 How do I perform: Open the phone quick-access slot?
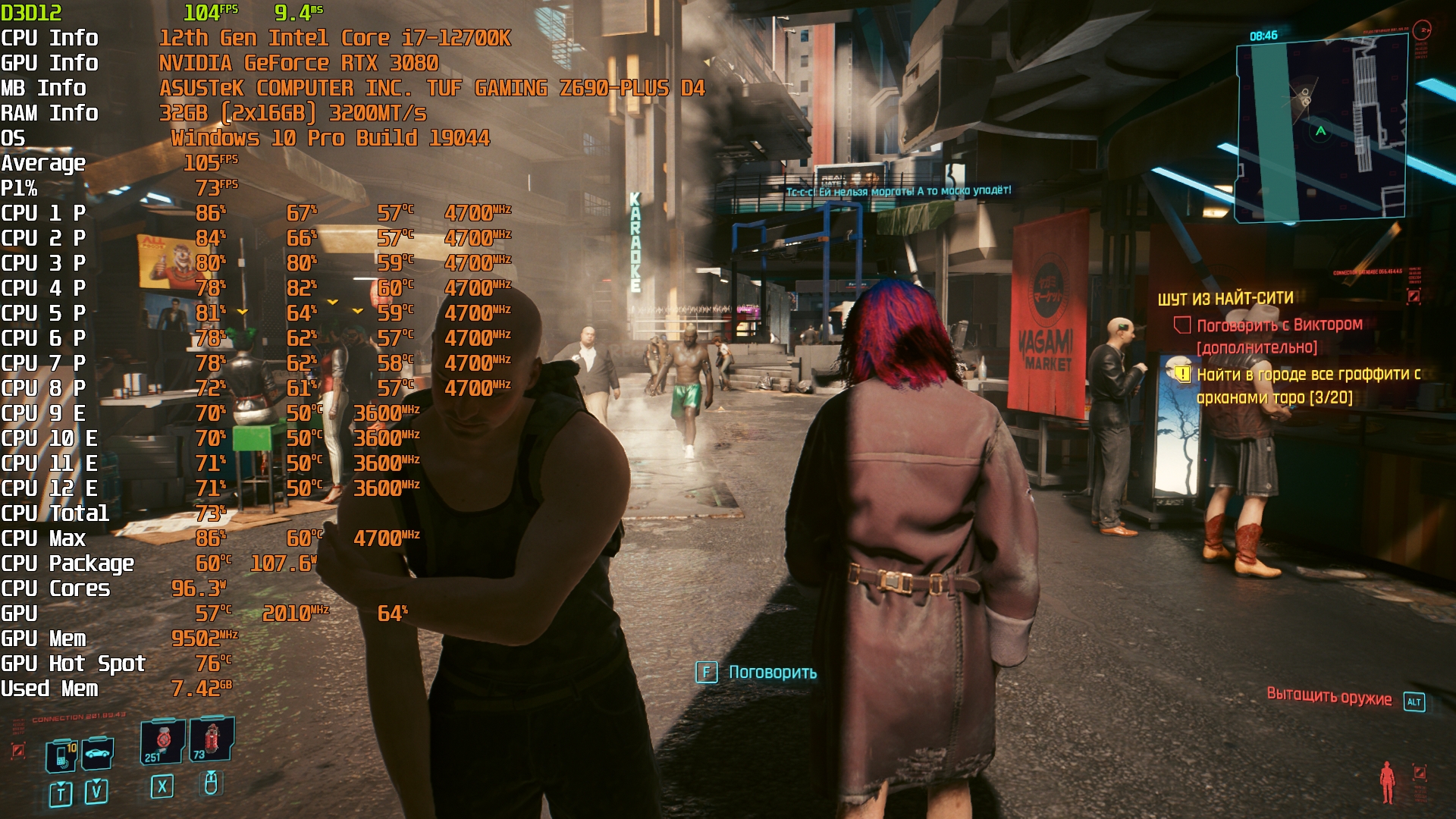[x=62, y=755]
